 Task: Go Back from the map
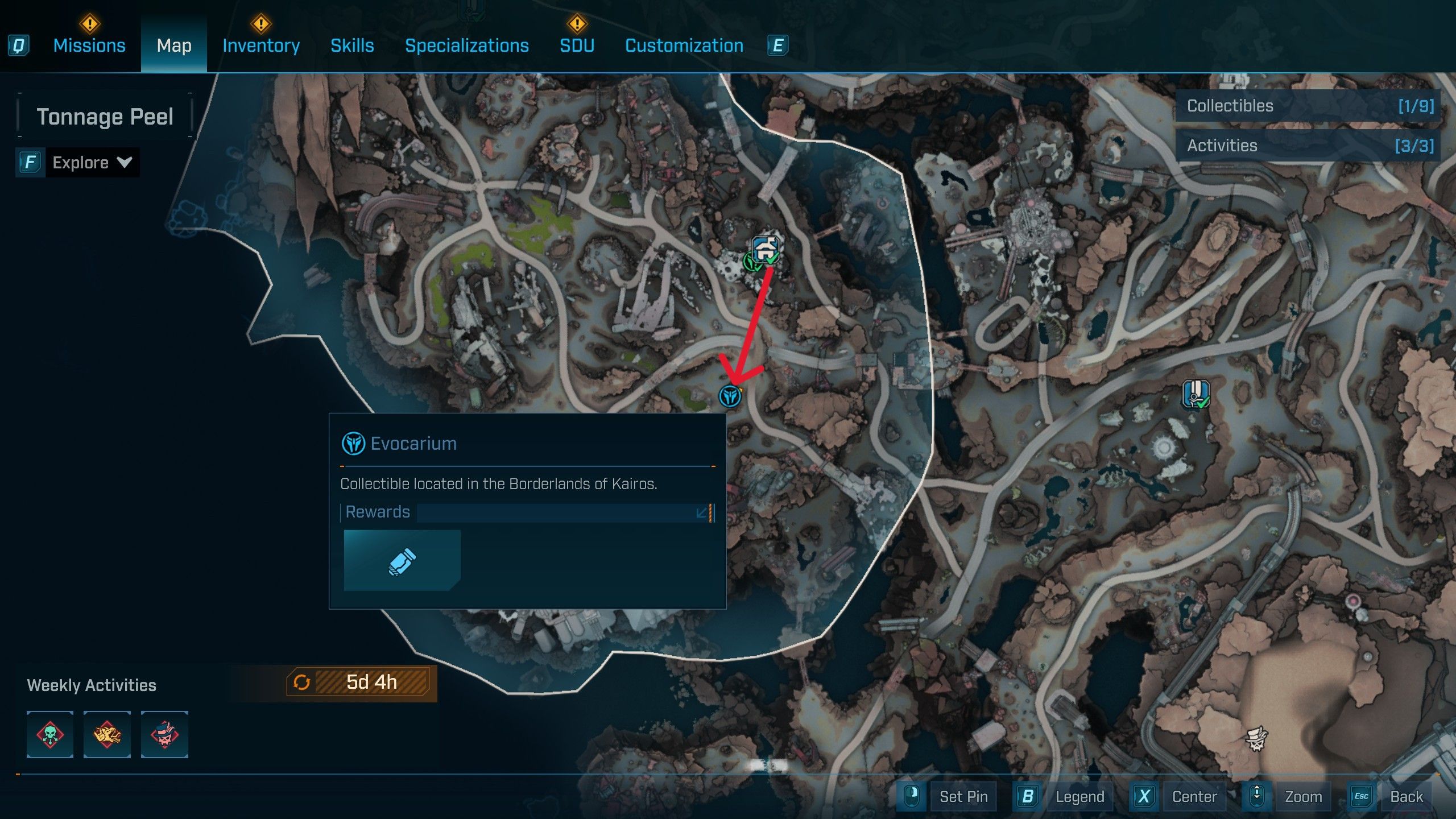click(x=1406, y=796)
